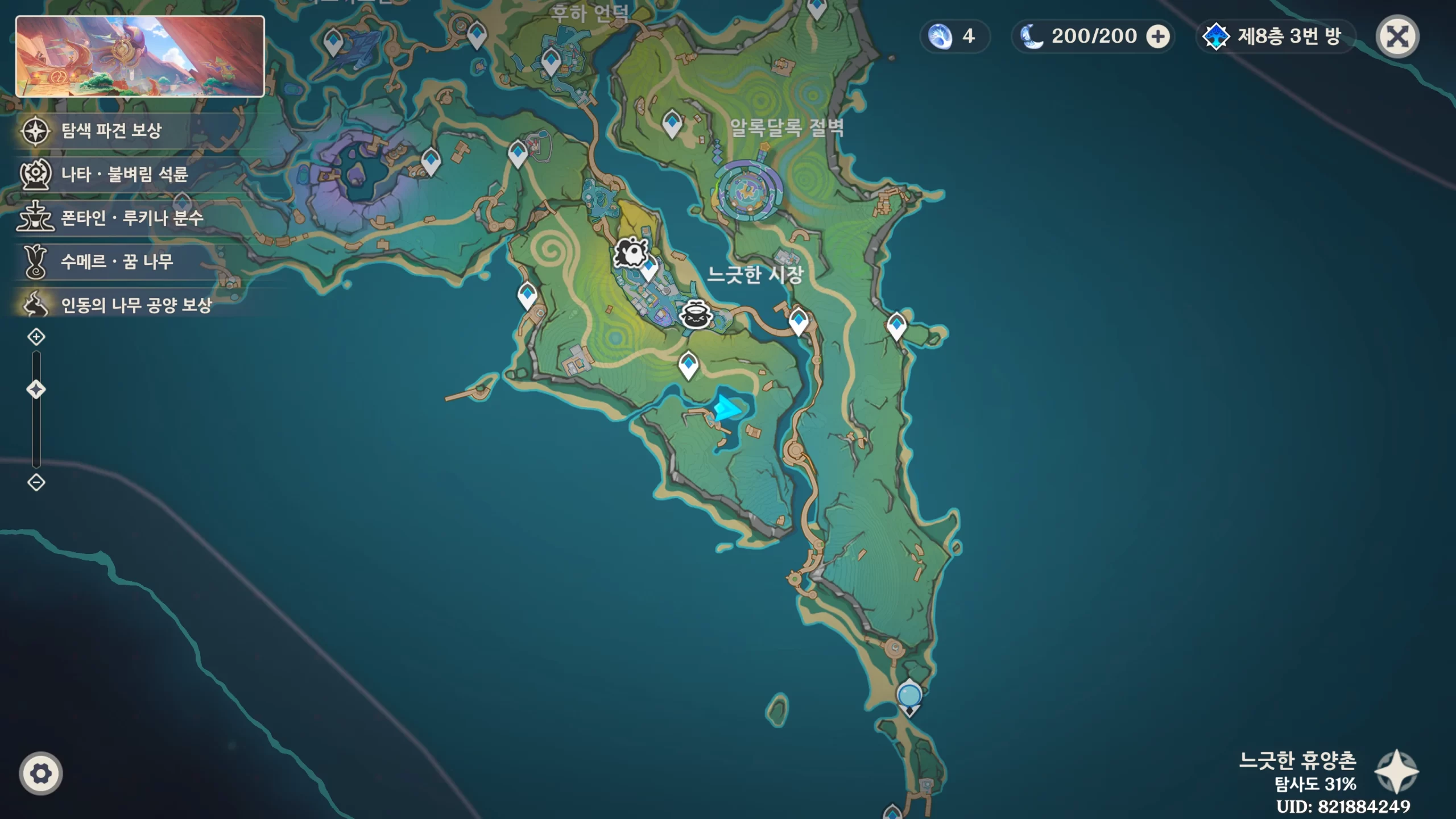Open 탐색 파견 보상 expedition rewards
The width and height of the screenshot is (1456, 819).
111,131
